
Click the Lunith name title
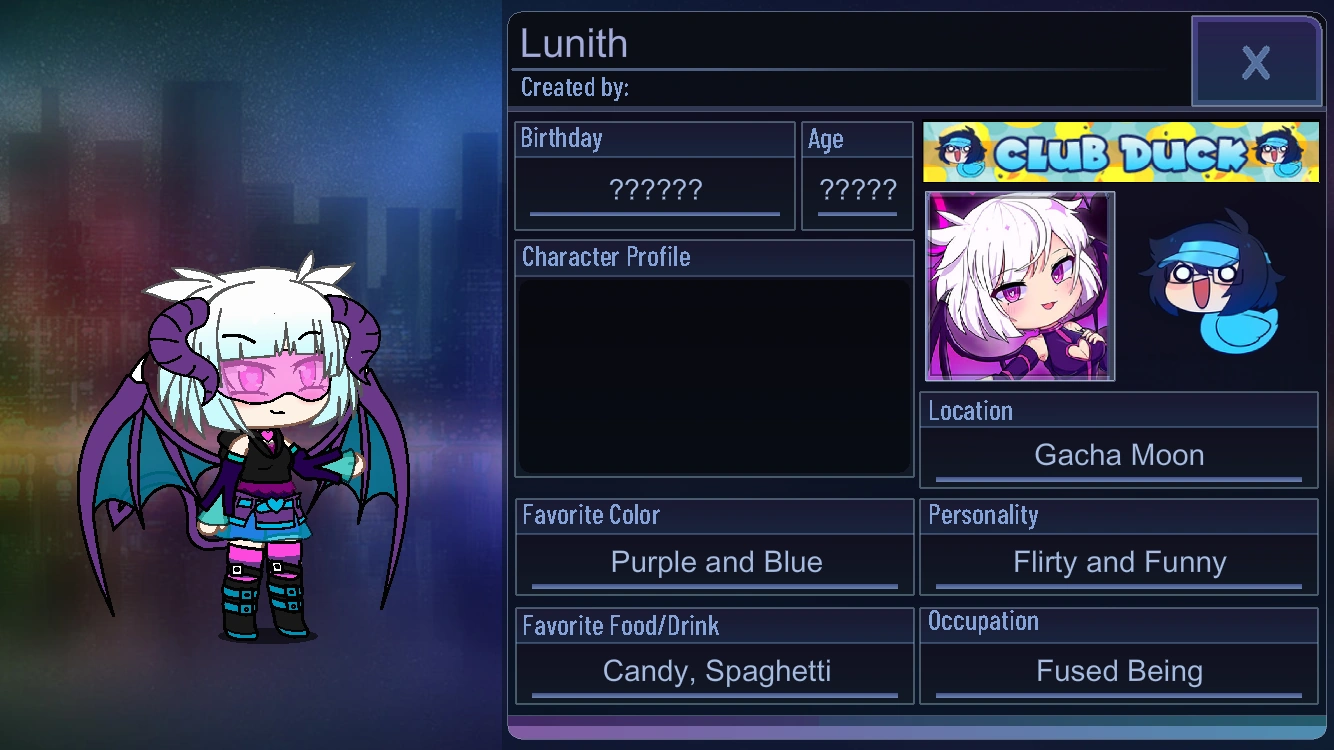[572, 44]
